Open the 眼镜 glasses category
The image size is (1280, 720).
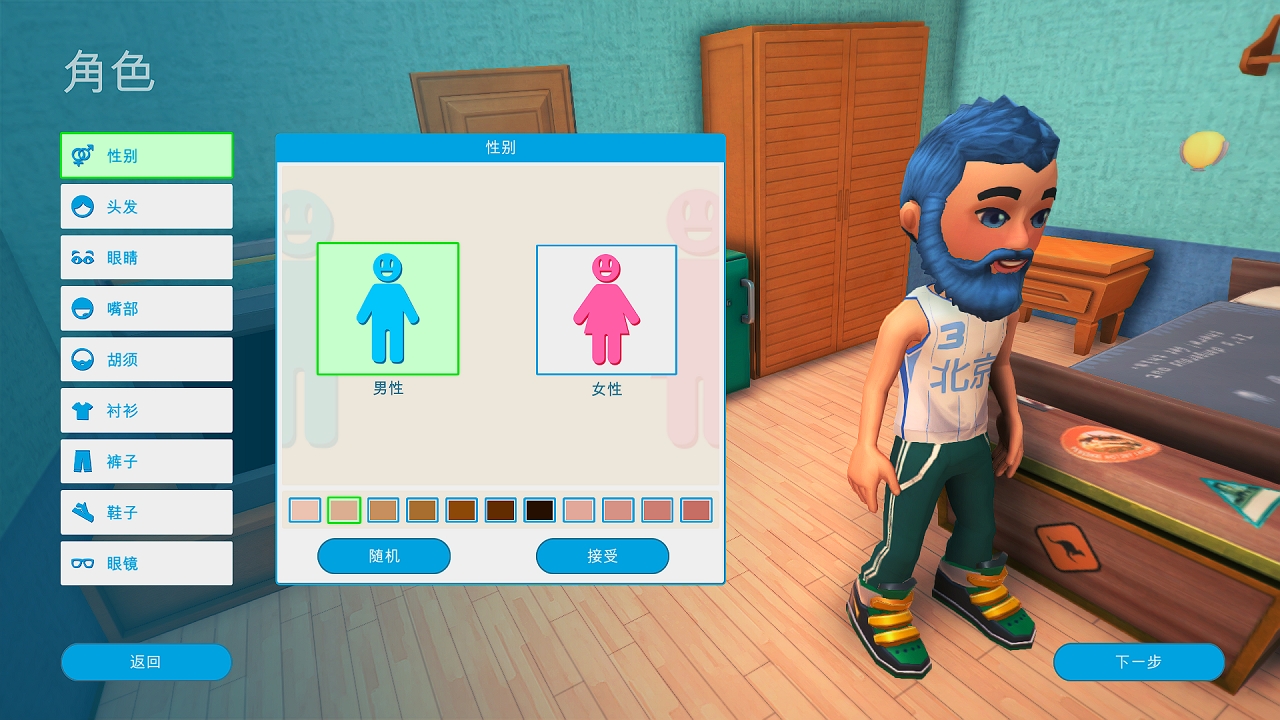(146, 564)
